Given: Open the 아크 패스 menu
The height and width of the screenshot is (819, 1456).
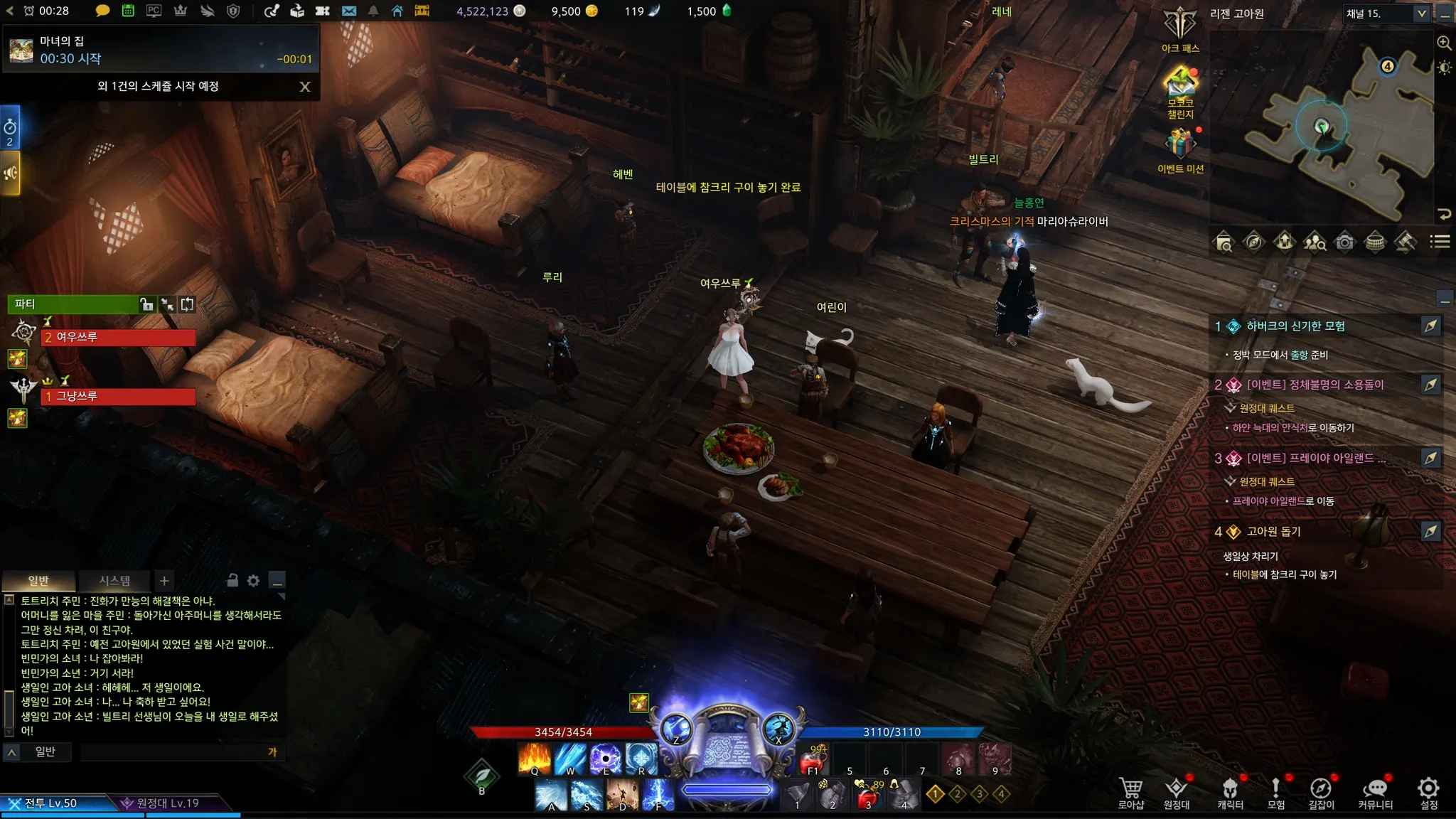Looking at the screenshot, I should (x=1180, y=30).
